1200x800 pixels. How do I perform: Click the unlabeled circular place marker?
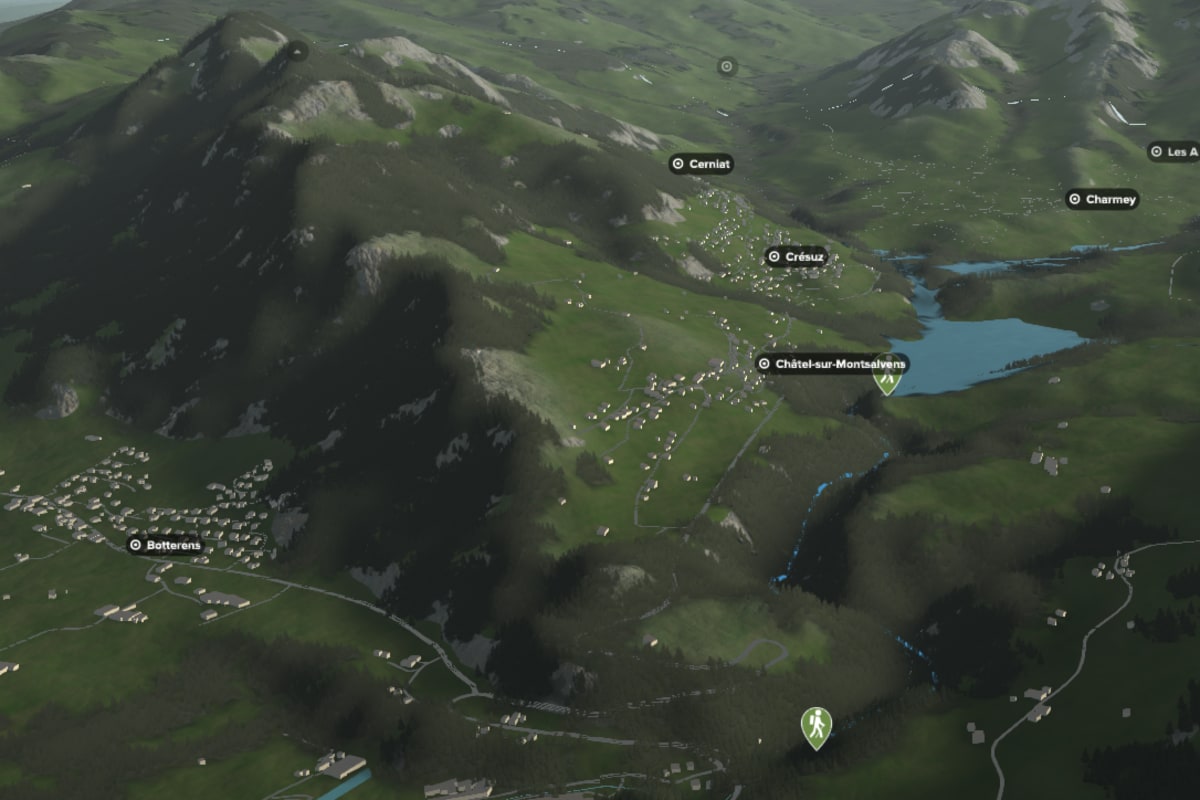pos(727,67)
